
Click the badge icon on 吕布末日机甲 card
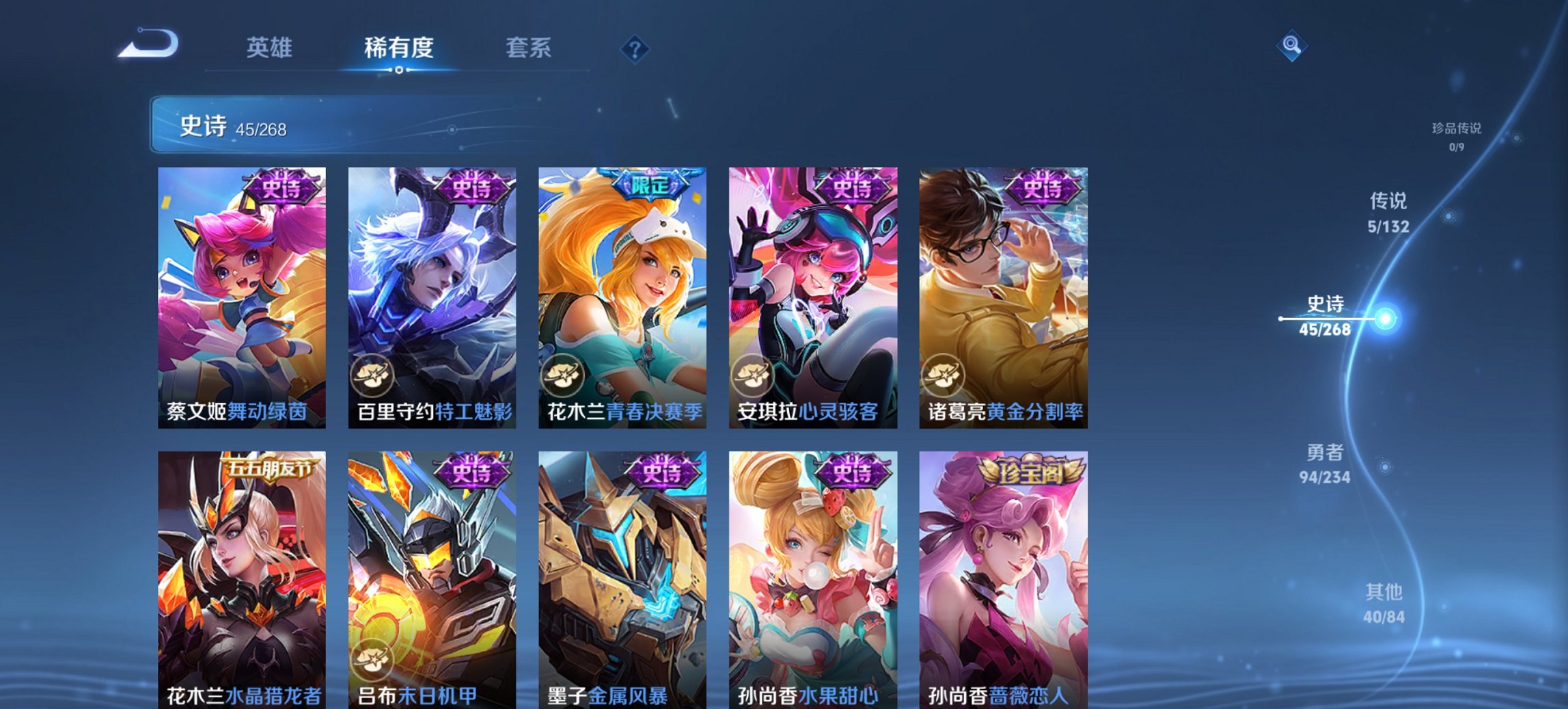coord(372,658)
